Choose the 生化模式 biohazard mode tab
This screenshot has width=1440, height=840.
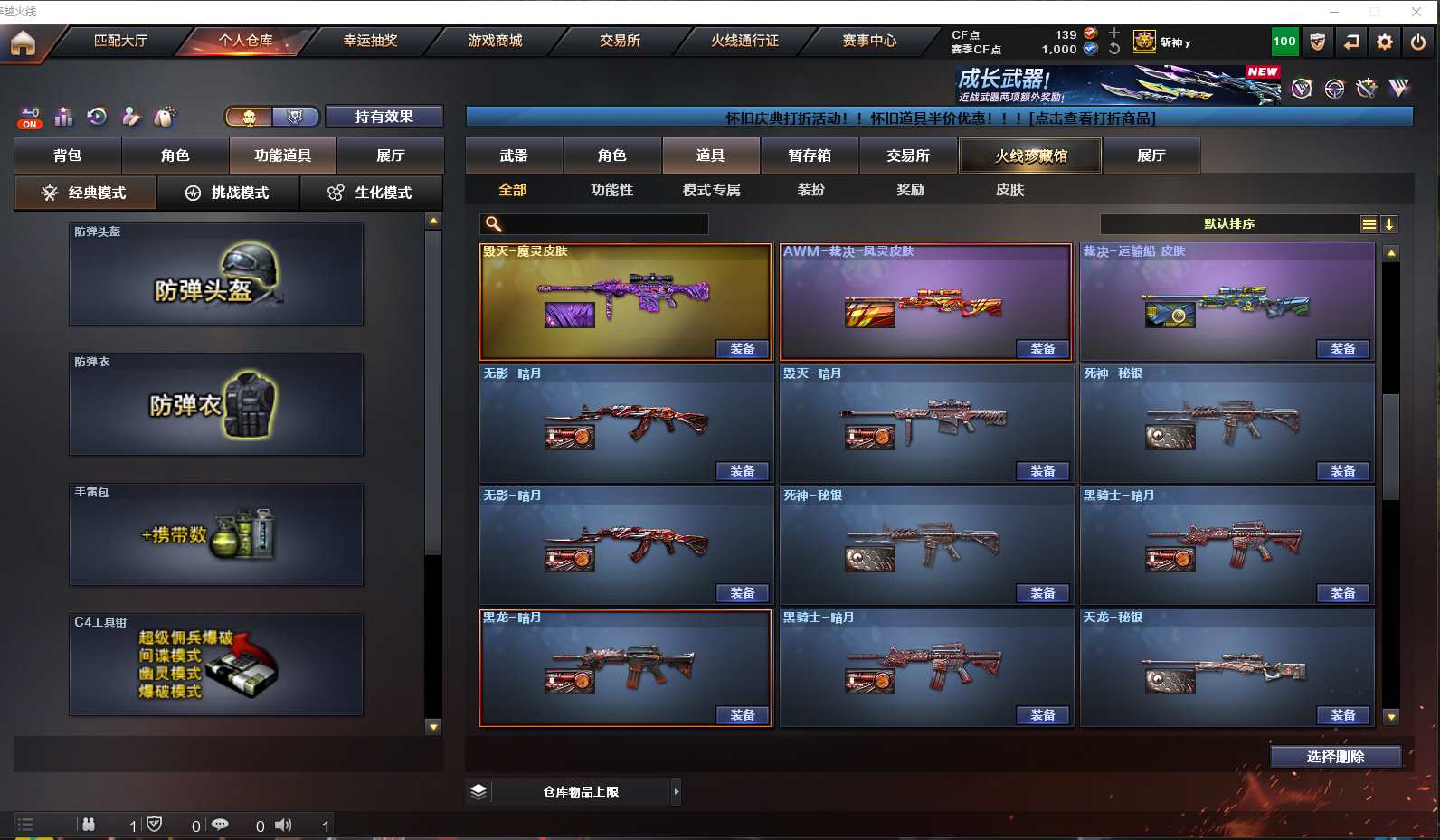[372, 193]
